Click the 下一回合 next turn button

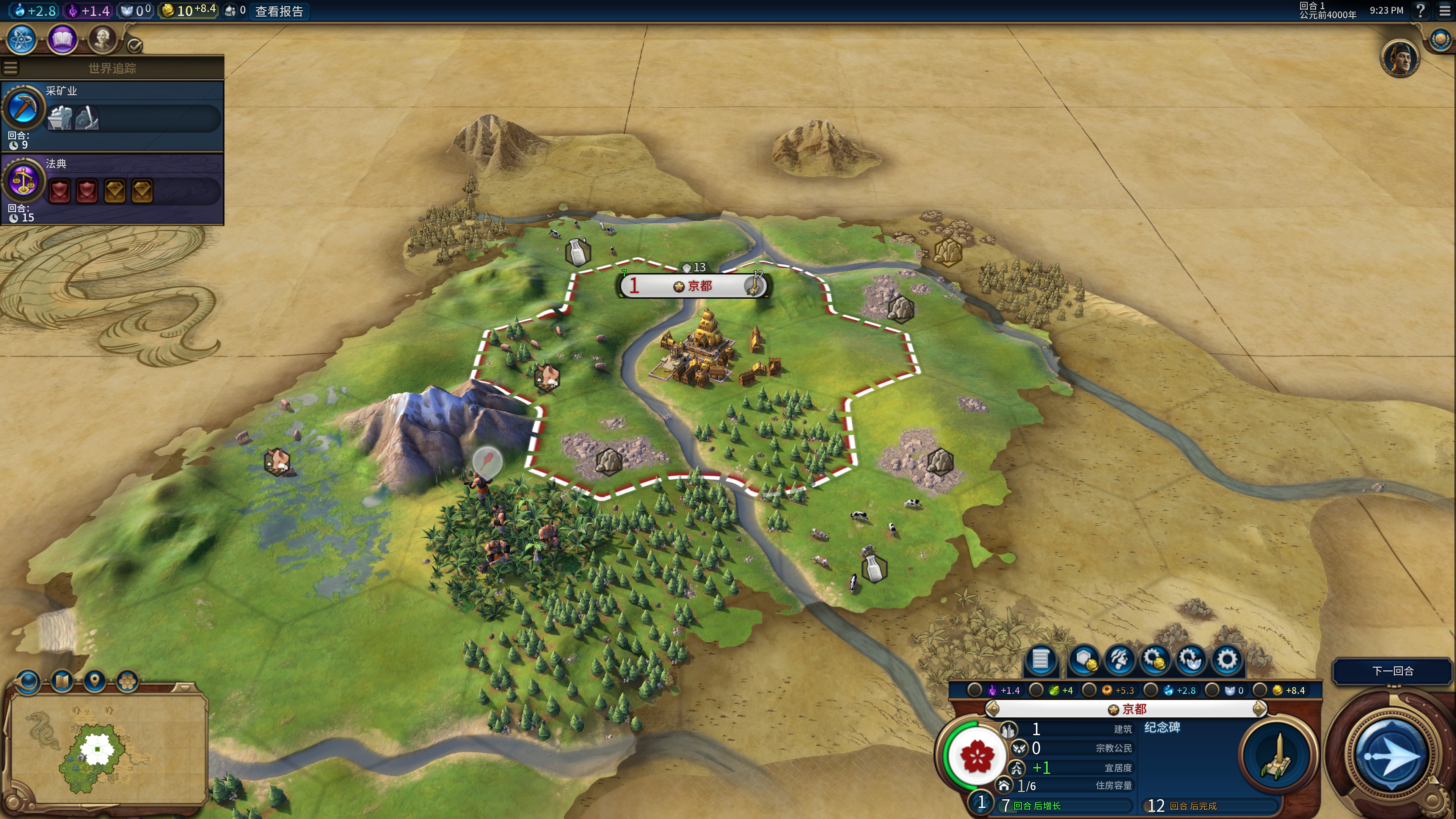point(1392,671)
